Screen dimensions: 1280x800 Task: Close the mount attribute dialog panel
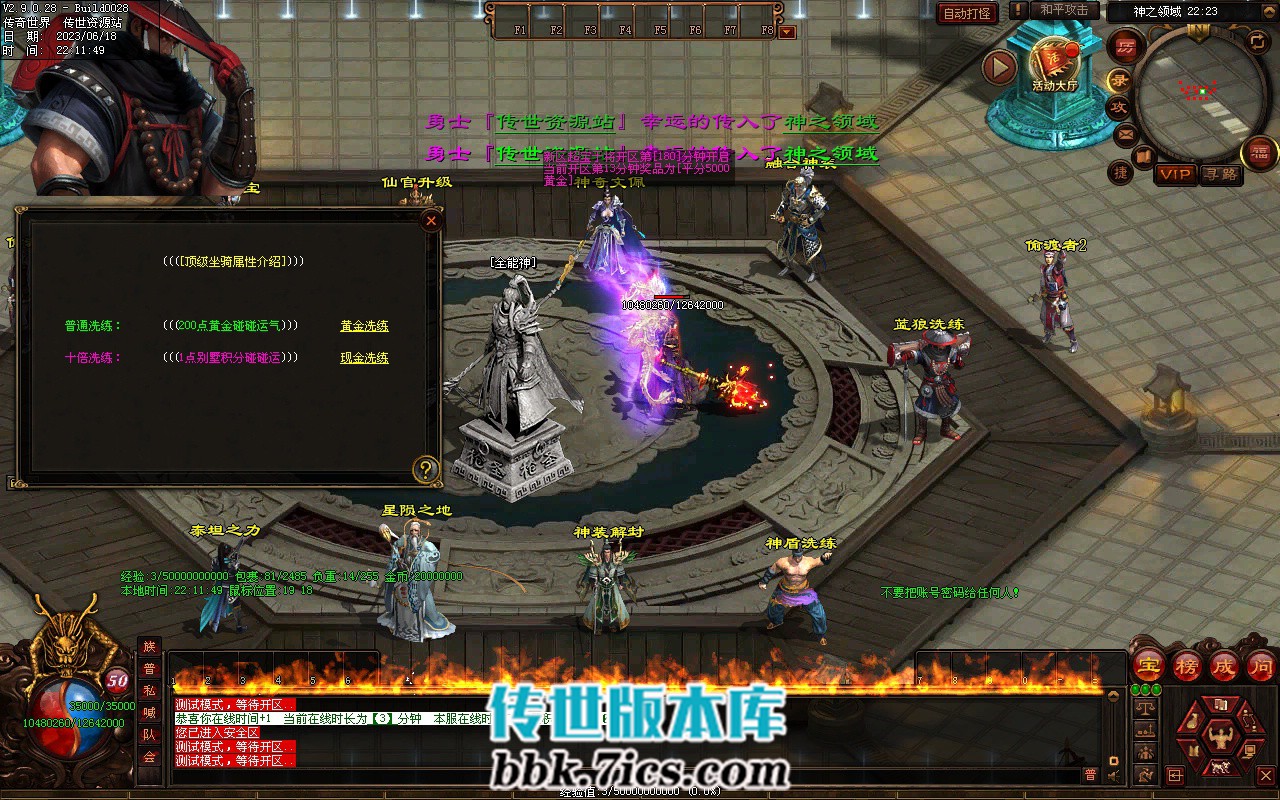click(431, 221)
